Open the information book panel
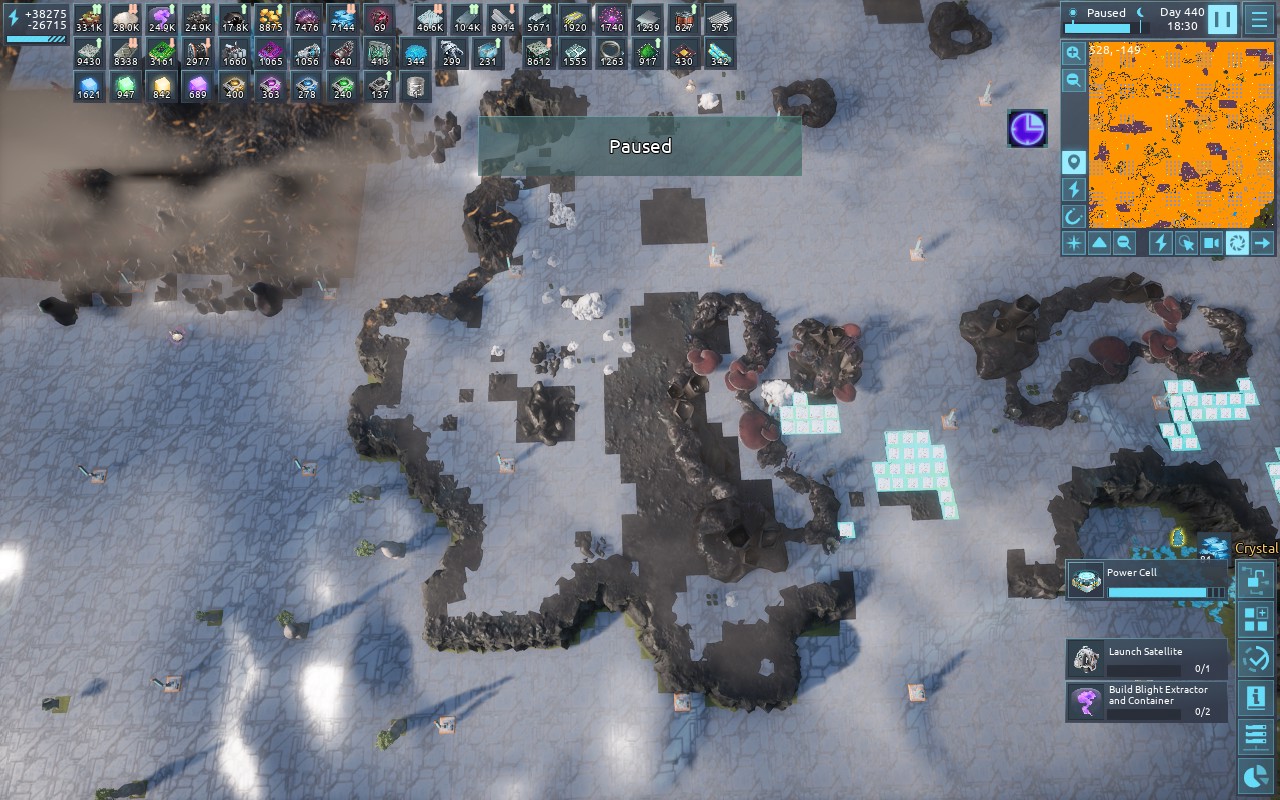The image size is (1280, 800). click(1255, 698)
